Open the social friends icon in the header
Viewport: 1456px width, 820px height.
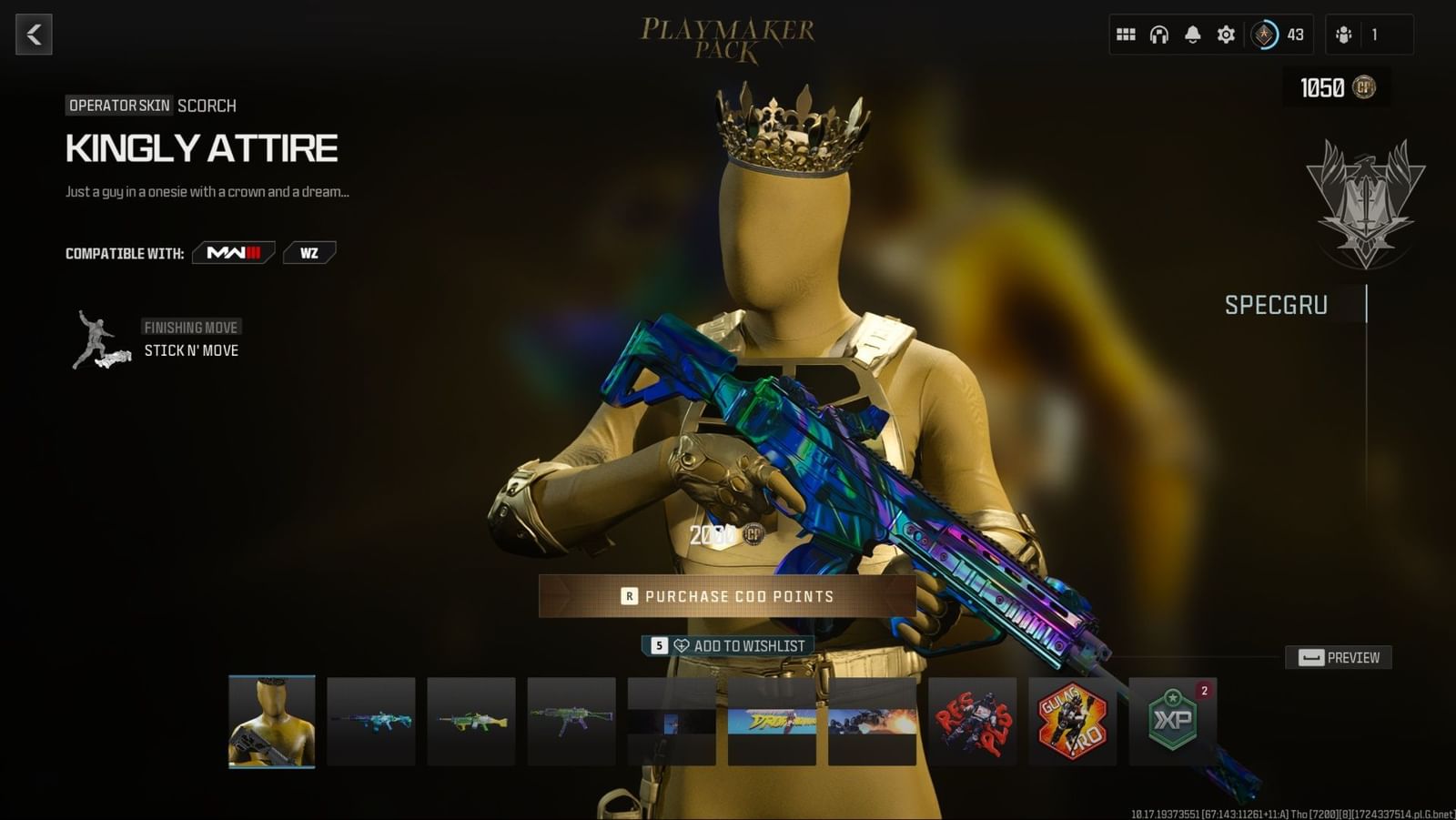(x=1346, y=34)
